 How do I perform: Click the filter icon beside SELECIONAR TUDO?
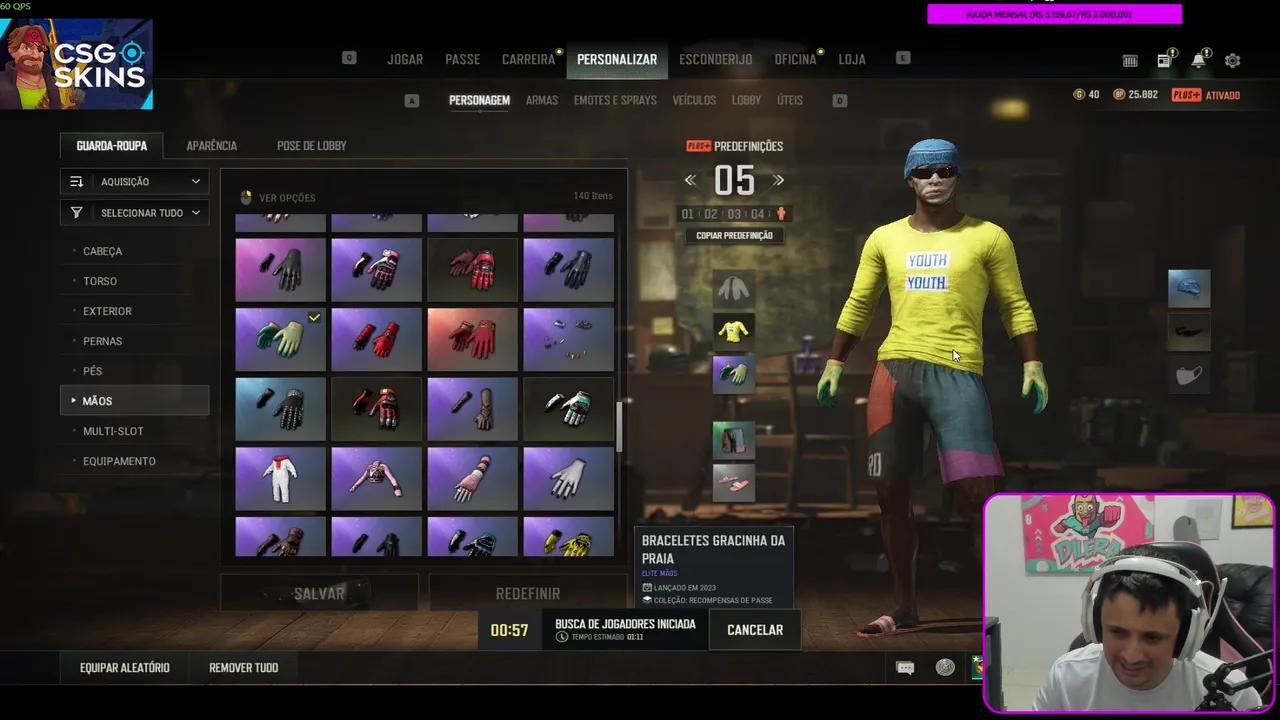tap(76, 212)
